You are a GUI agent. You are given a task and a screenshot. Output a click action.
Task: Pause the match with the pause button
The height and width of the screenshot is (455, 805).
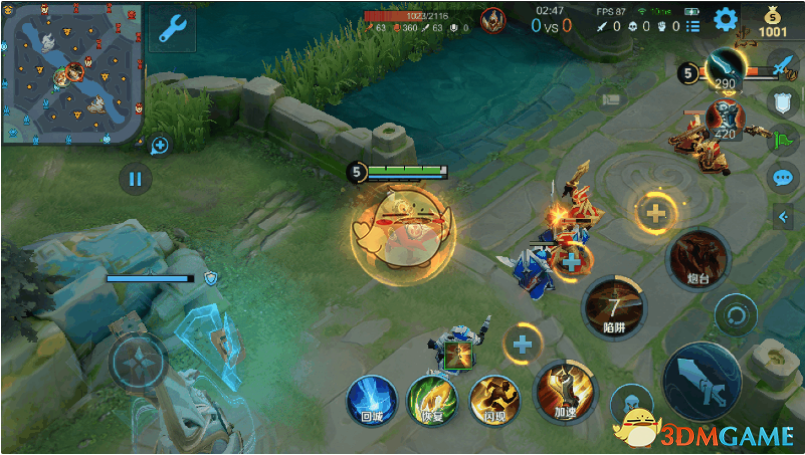135,180
